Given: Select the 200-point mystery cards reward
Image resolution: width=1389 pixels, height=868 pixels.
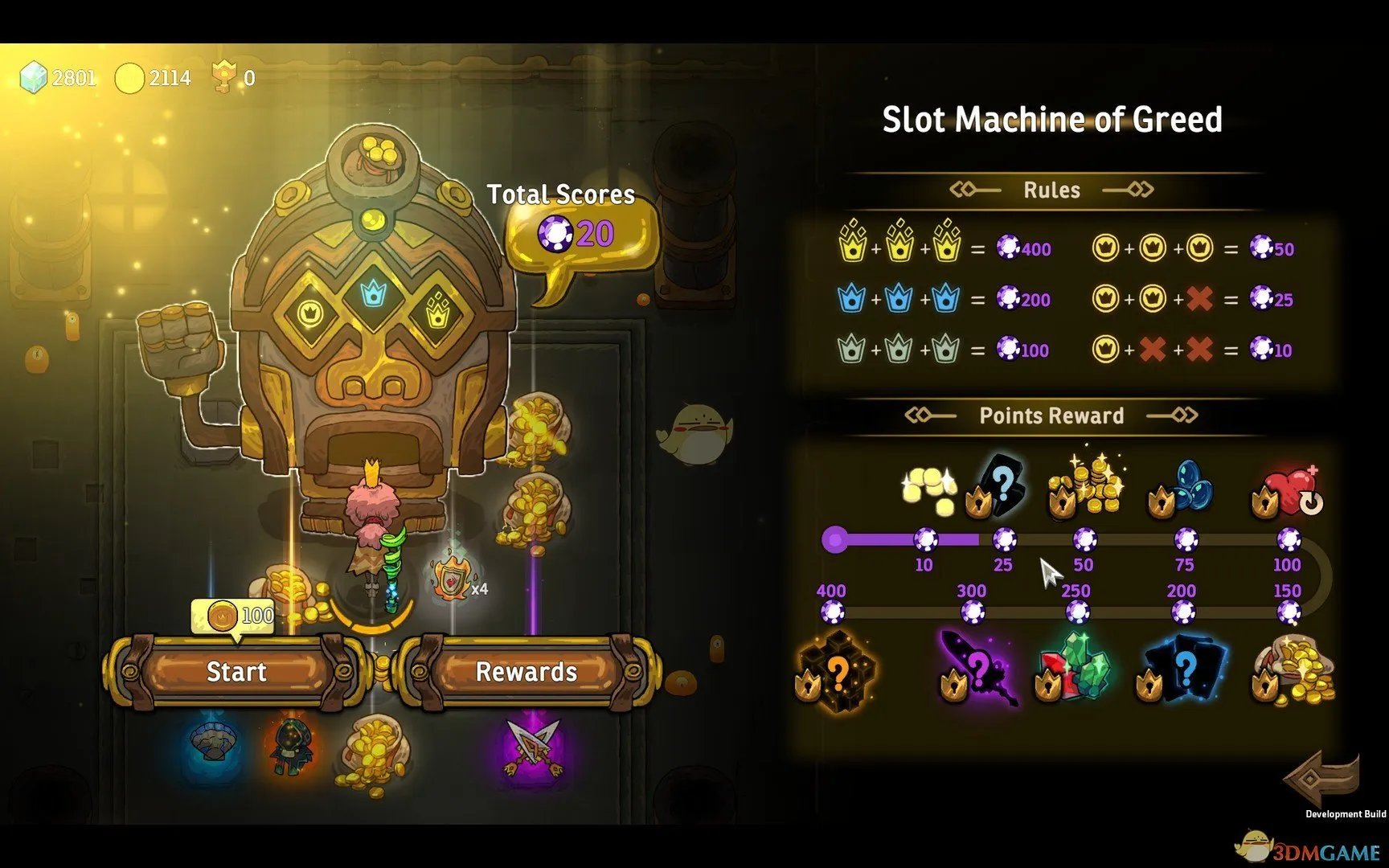Looking at the screenshot, I should pyautogui.click(x=1183, y=669).
